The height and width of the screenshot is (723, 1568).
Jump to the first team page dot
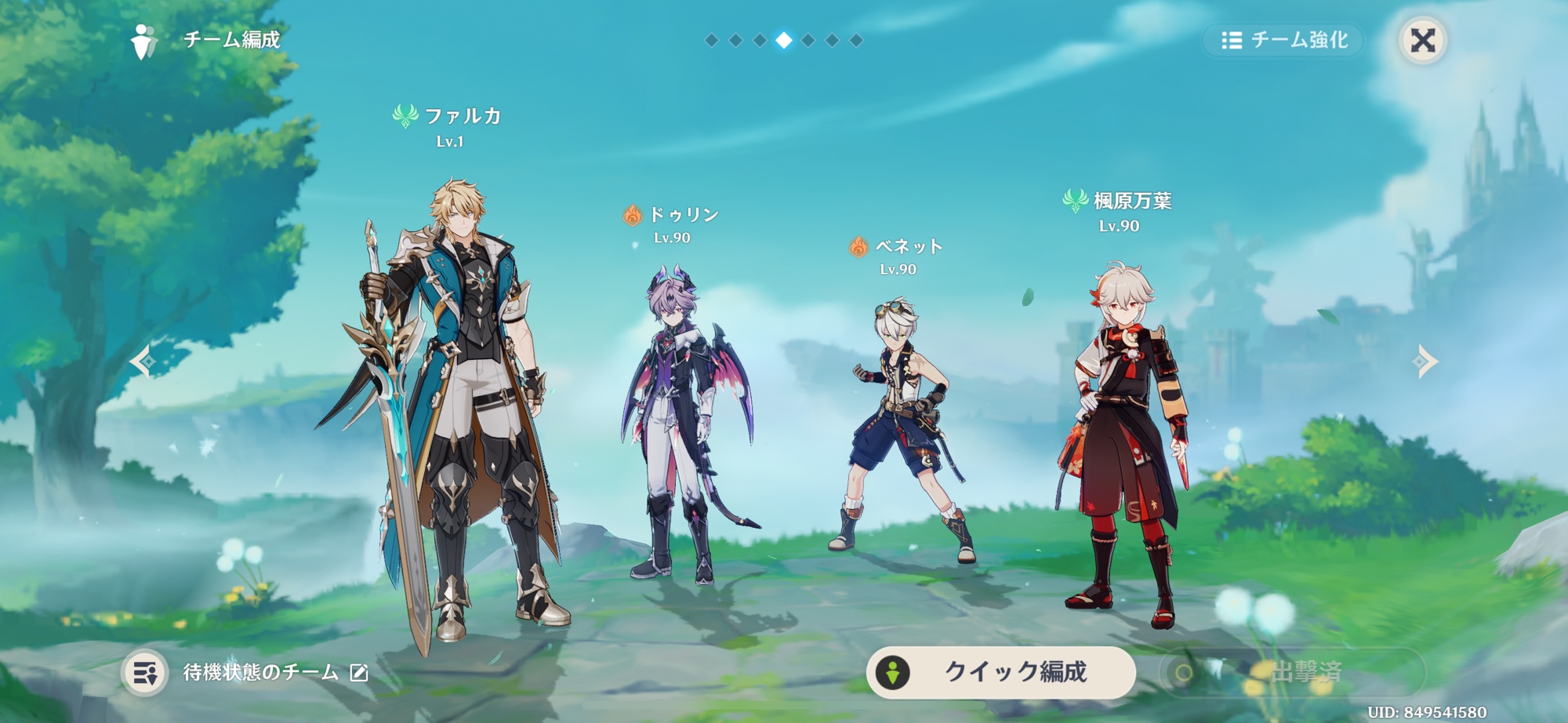pos(711,40)
